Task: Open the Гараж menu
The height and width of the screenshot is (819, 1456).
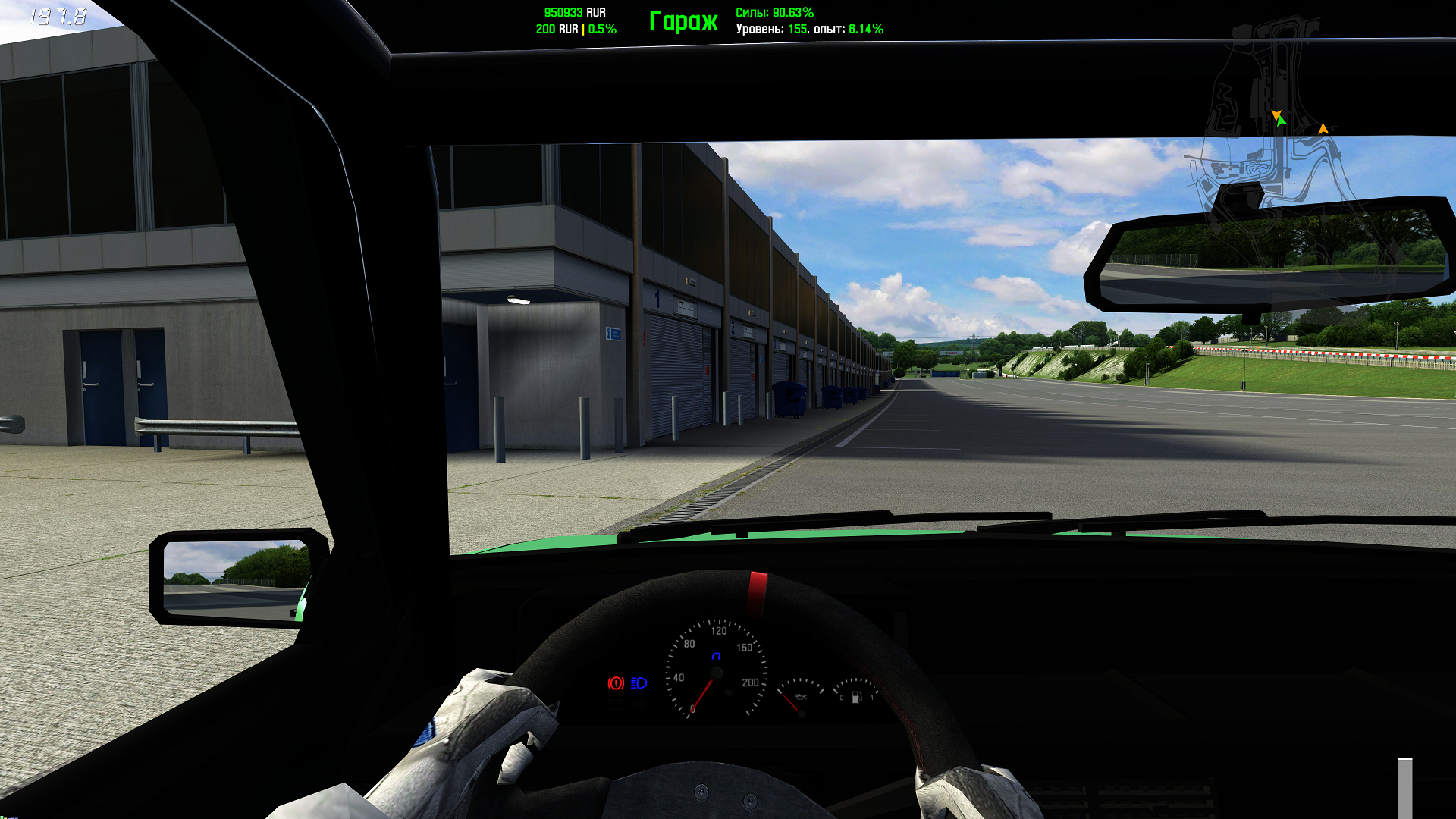Action: point(682,21)
